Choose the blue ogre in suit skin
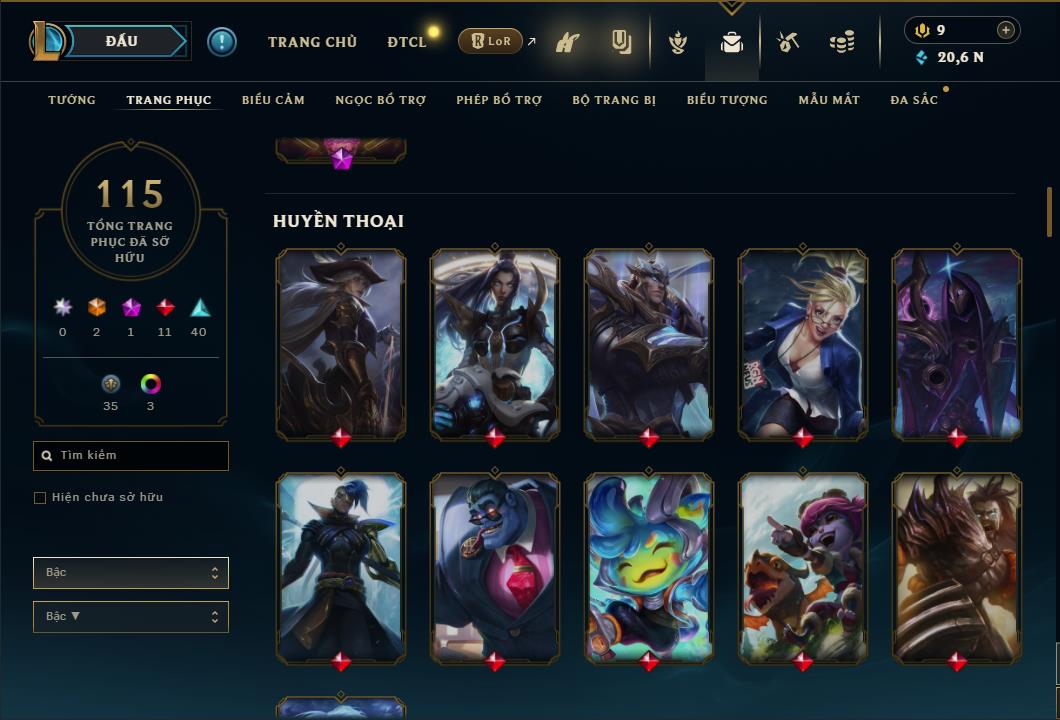 (495, 567)
